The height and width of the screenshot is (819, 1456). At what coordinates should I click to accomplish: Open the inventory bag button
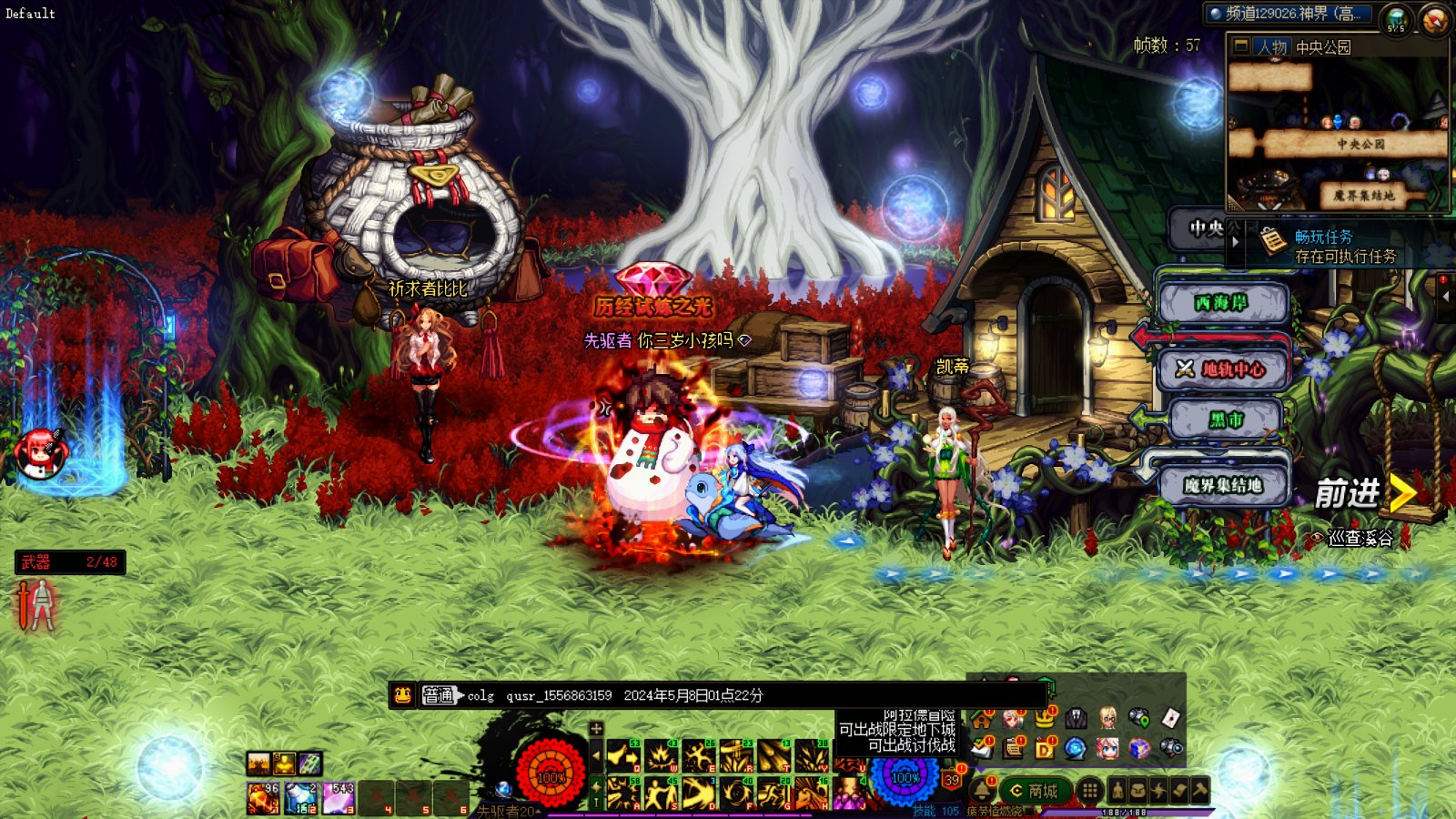(1137, 791)
